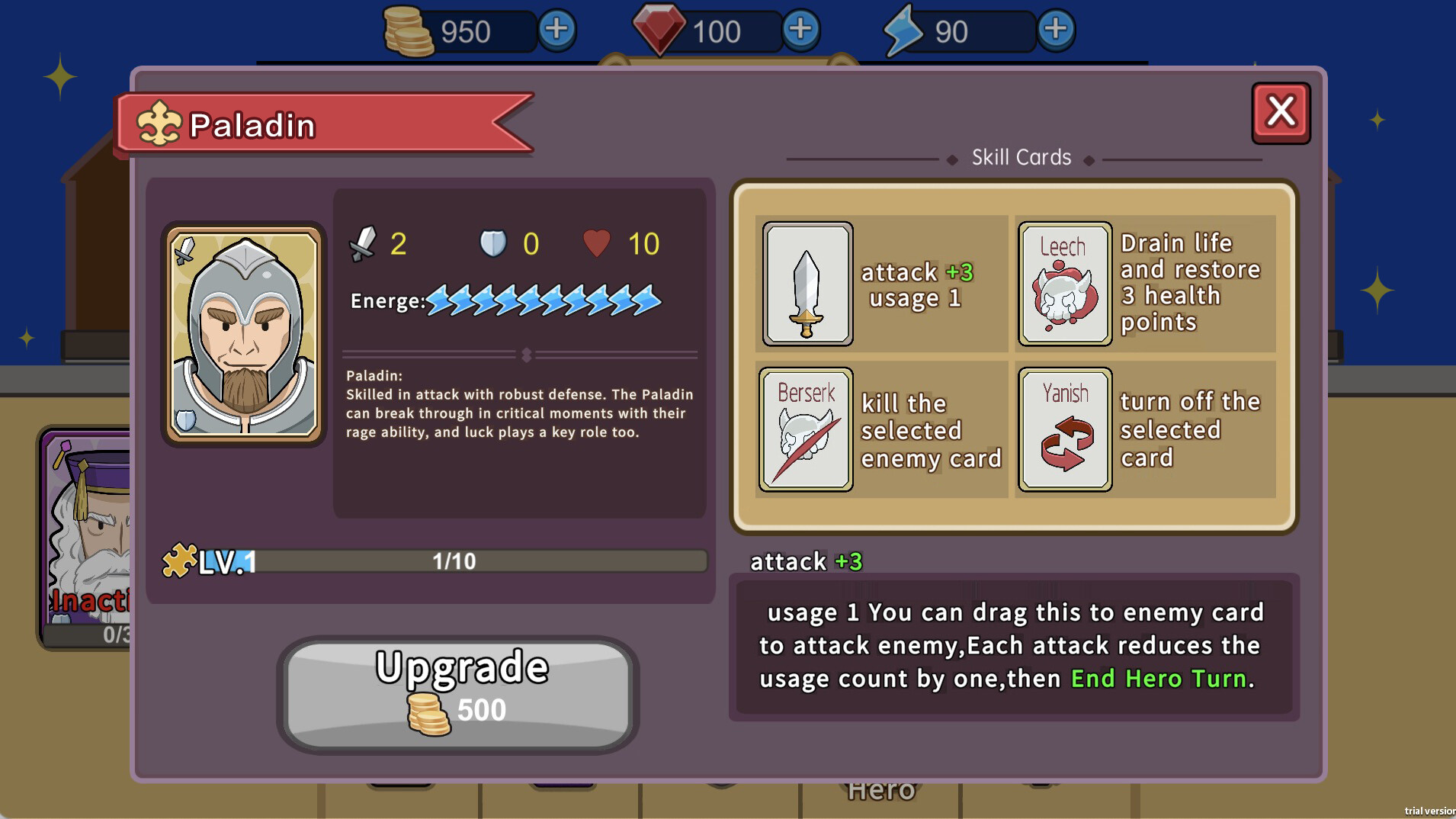Click the red gem icon in top bar
1456x819 pixels.
(662, 31)
